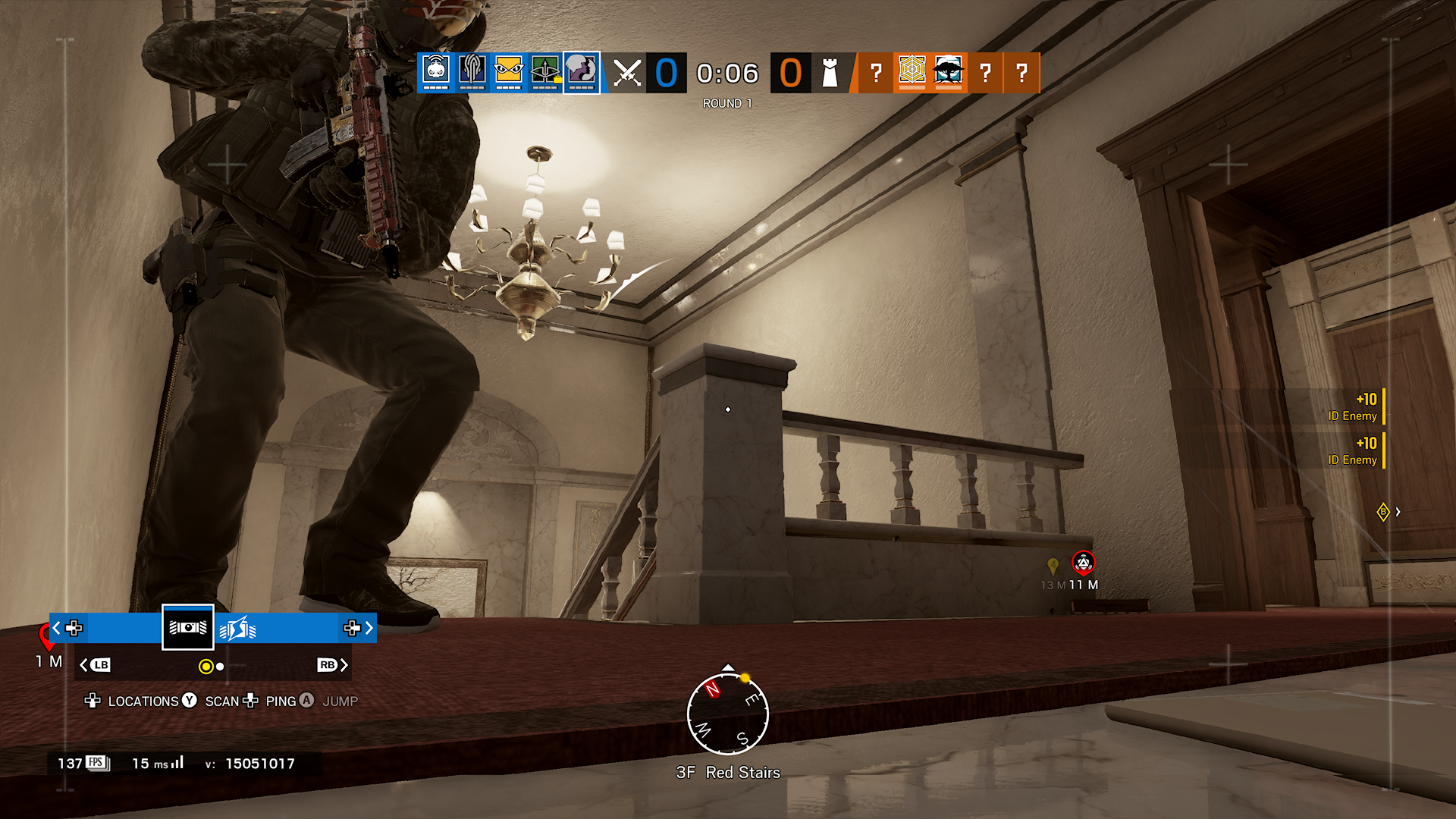The height and width of the screenshot is (819, 1456).
Task: Select the yellow gadget charge indicator
Action: [x=206, y=667]
